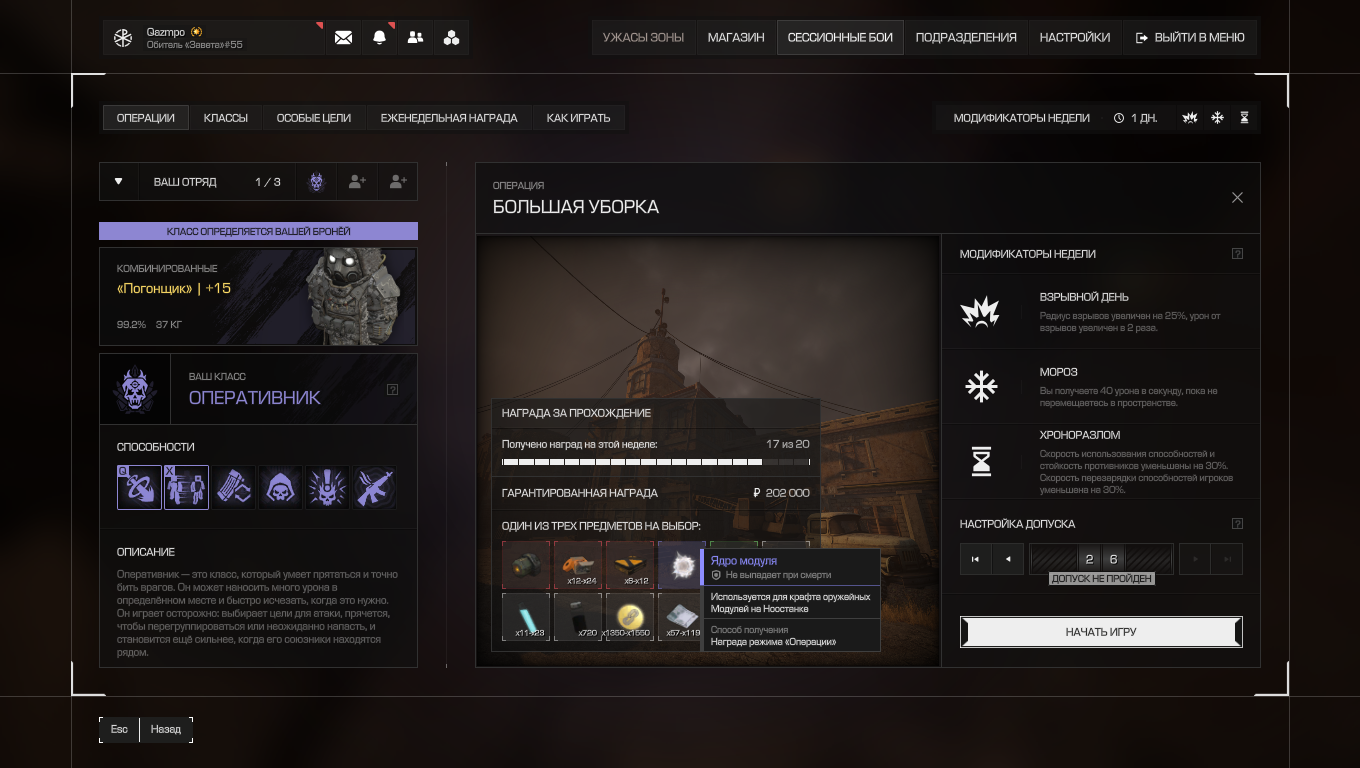Screen dimensions: 1360x768
Task: Decrease the Допуск level by one step
Action: tap(1008, 559)
